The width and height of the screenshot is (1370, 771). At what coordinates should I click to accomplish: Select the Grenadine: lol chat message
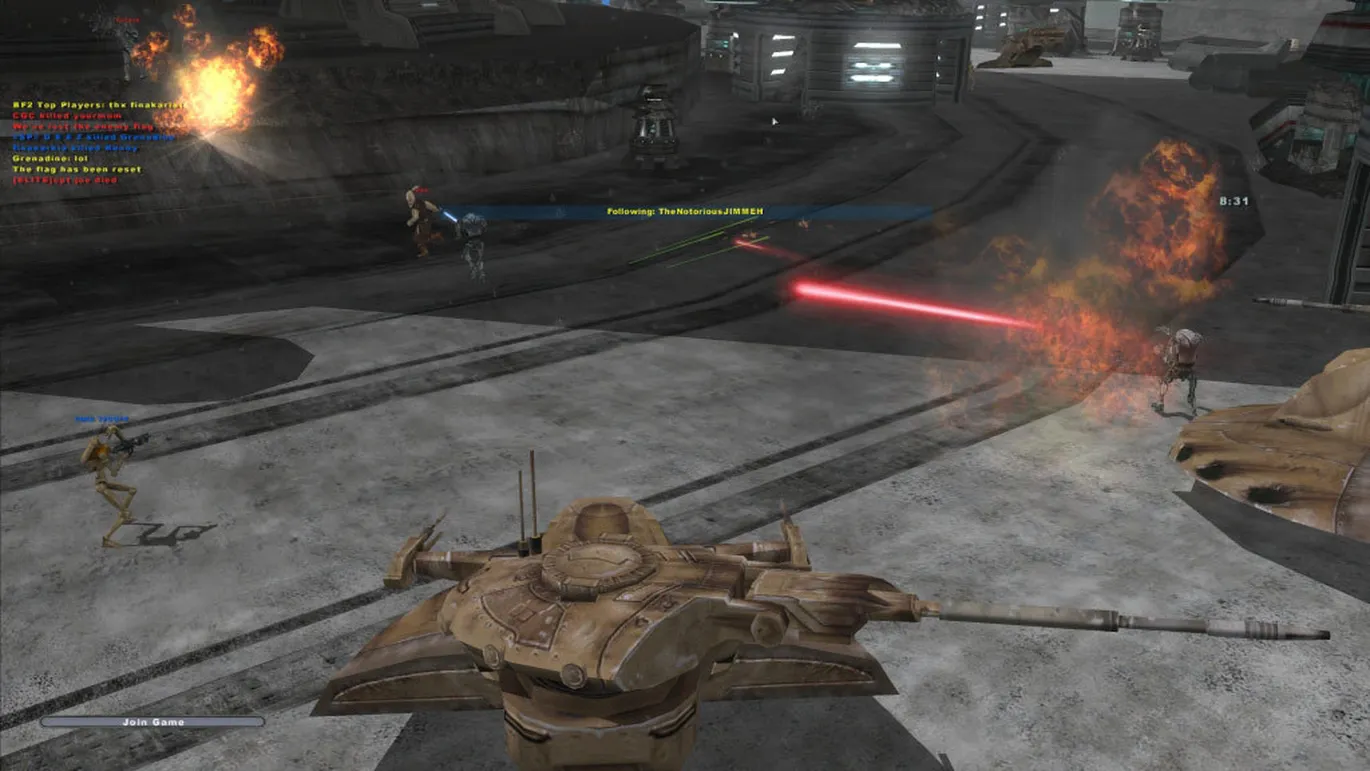[x=50, y=158]
